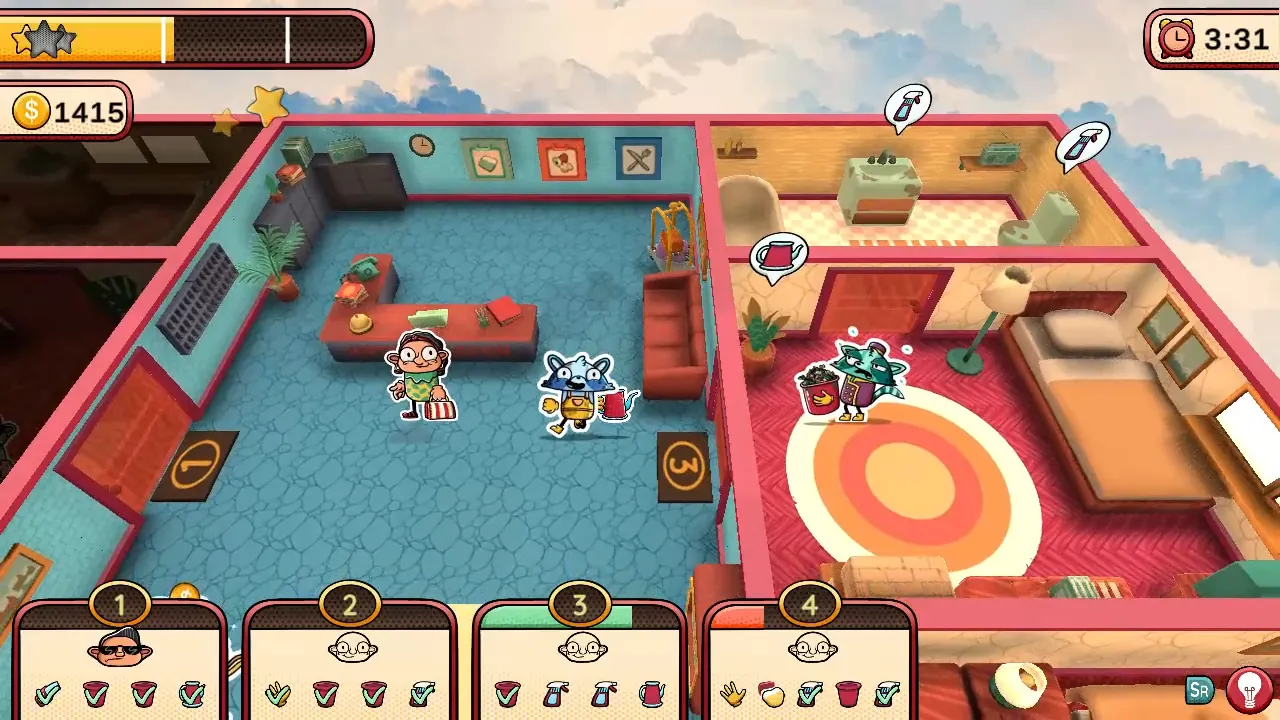Expand the room 1 guest panel
Viewport: 1280px width, 720px height.
(120, 604)
